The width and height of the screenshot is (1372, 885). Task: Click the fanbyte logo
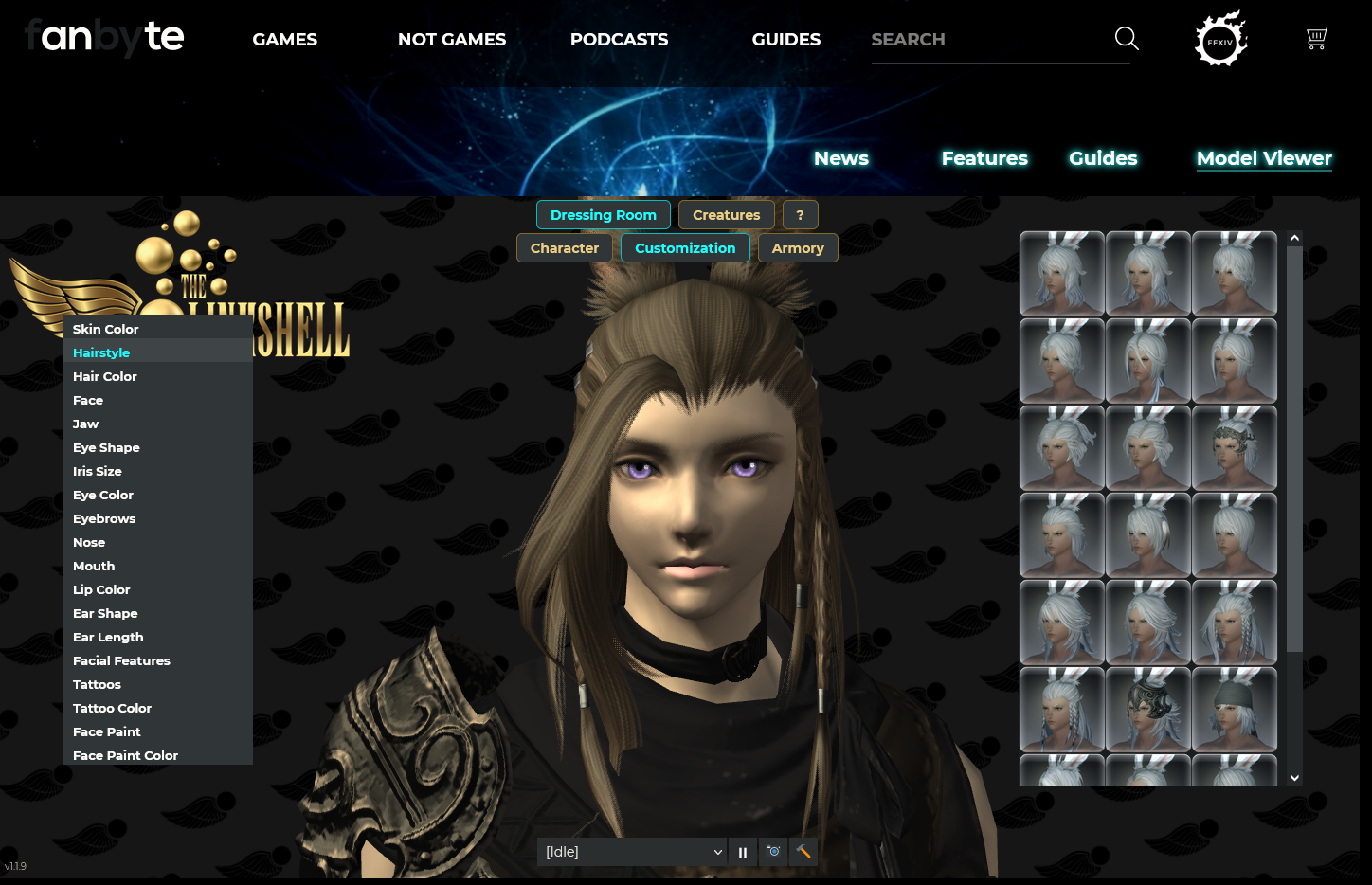[104, 39]
